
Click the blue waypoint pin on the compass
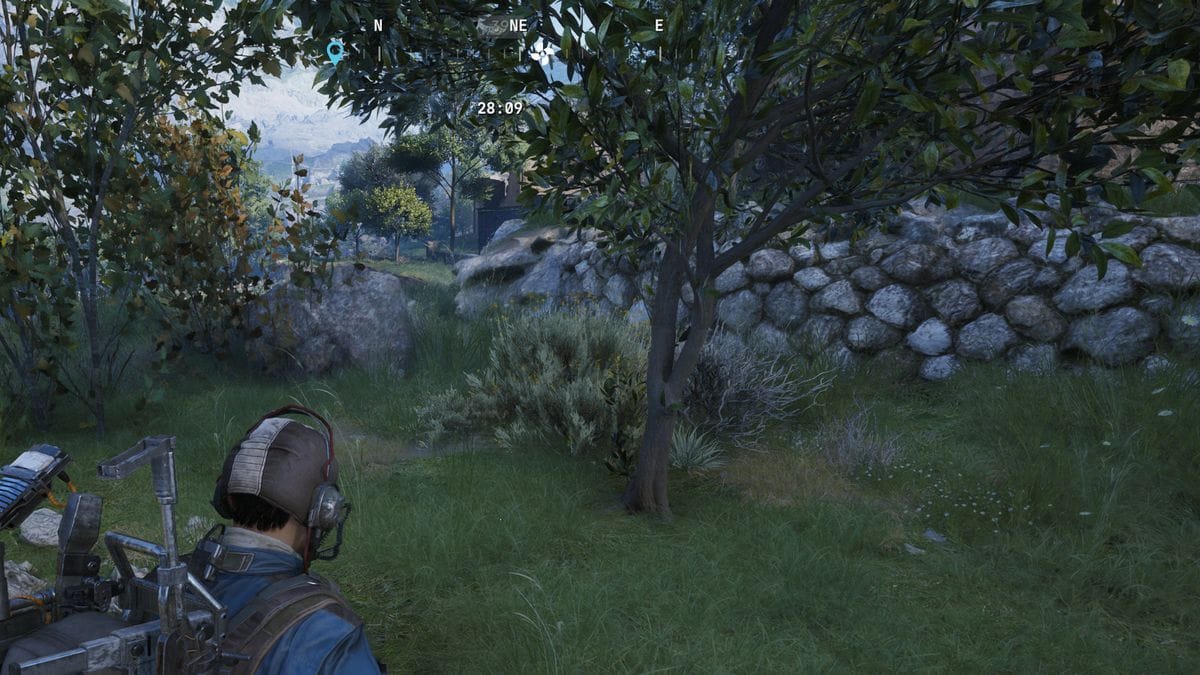[x=335, y=51]
